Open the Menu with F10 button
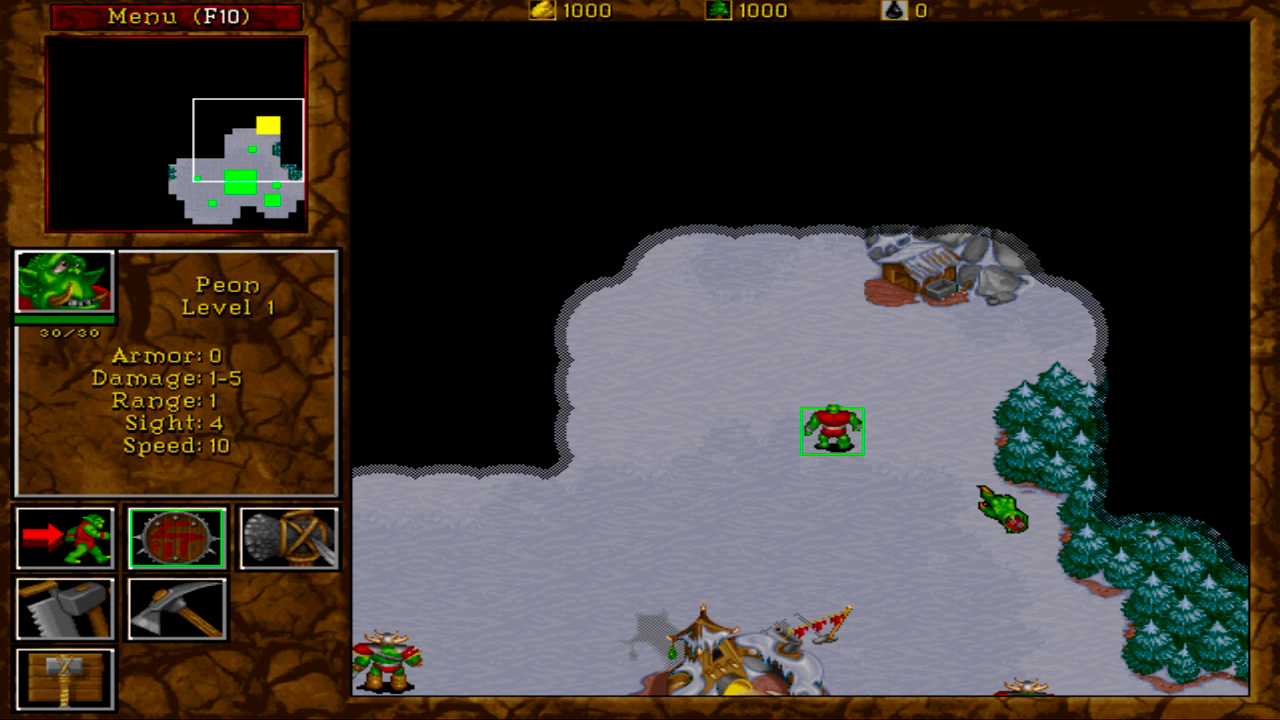This screenshot has height=720, width=1280. point(176,15)
